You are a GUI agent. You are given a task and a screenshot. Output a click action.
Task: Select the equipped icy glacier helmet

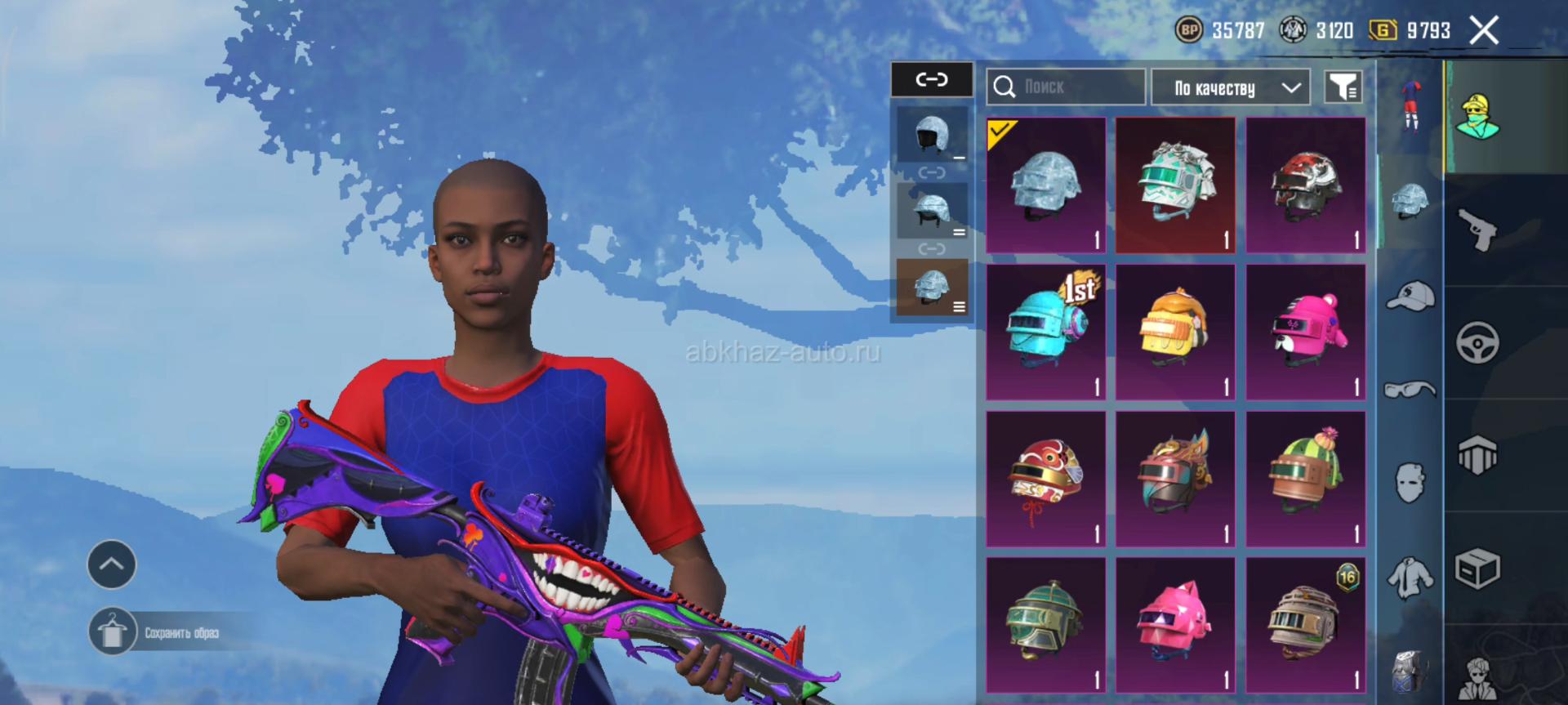coord(1045,185)
